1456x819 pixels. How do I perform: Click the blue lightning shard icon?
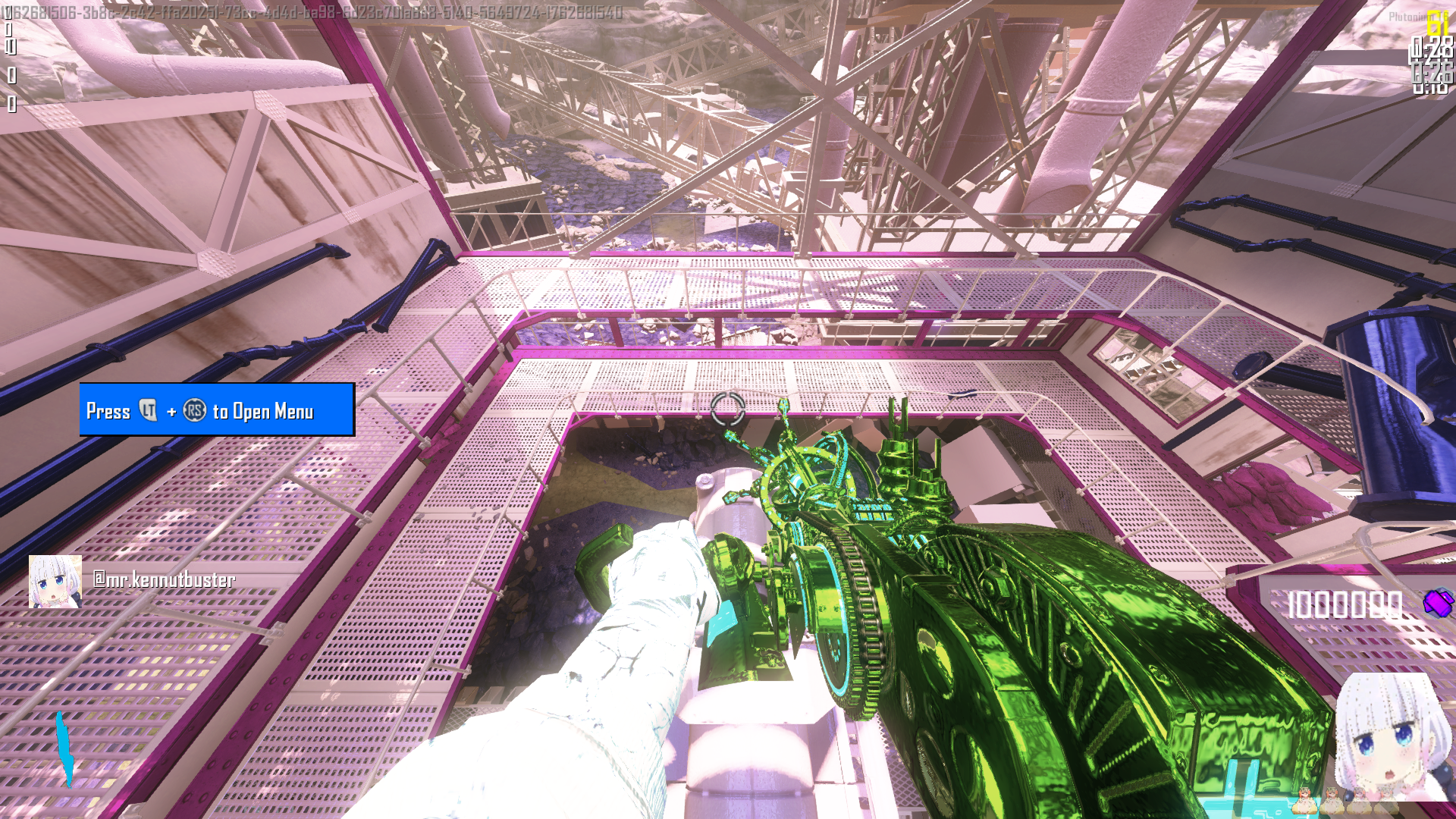[64, 748]
